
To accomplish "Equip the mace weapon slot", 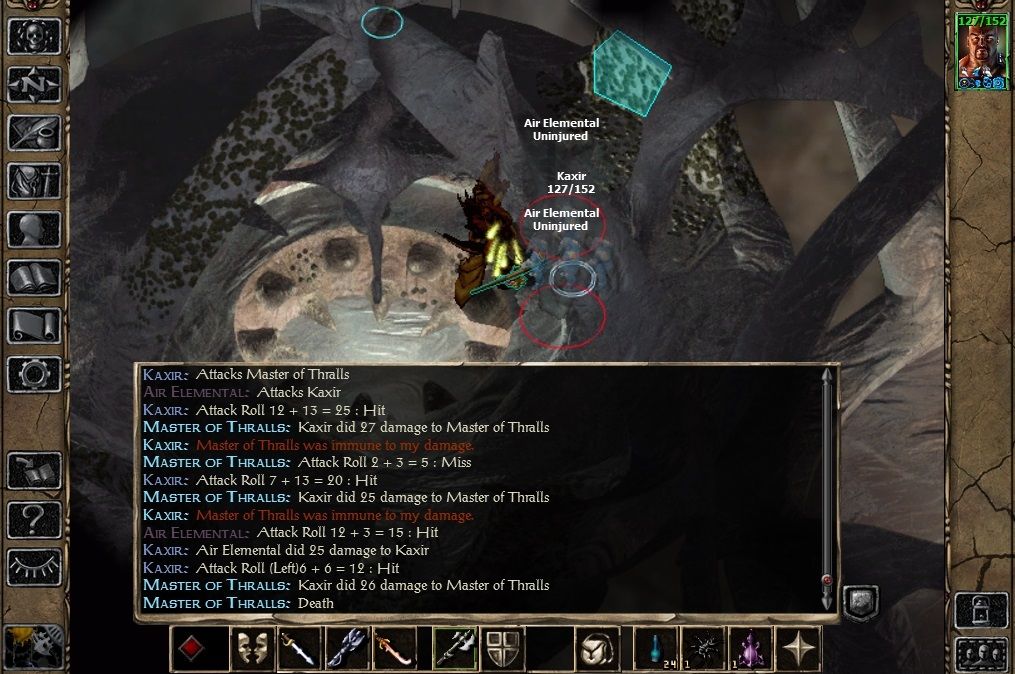I will [348, 649].
